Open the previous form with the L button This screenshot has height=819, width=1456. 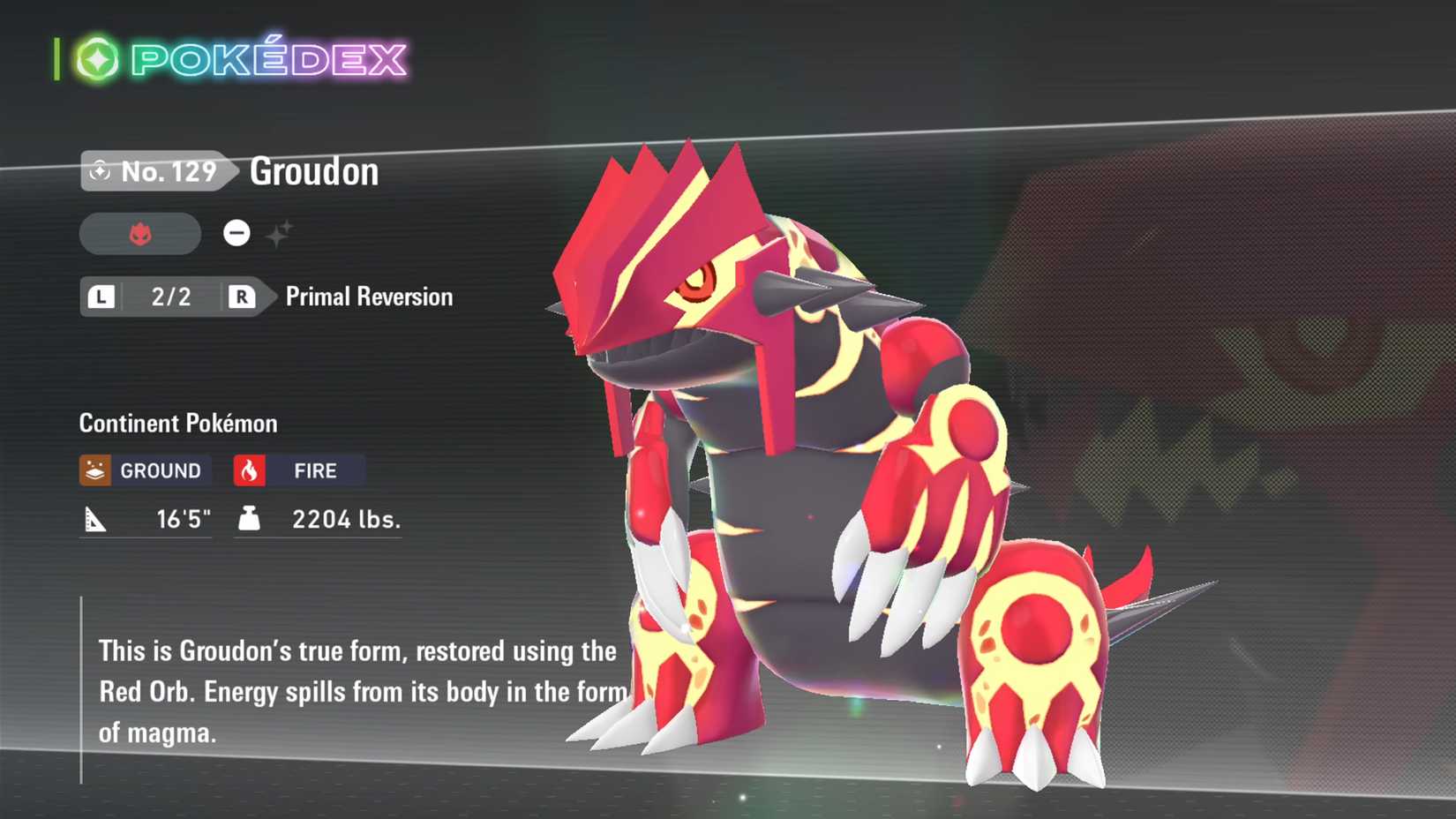point(101,297)
